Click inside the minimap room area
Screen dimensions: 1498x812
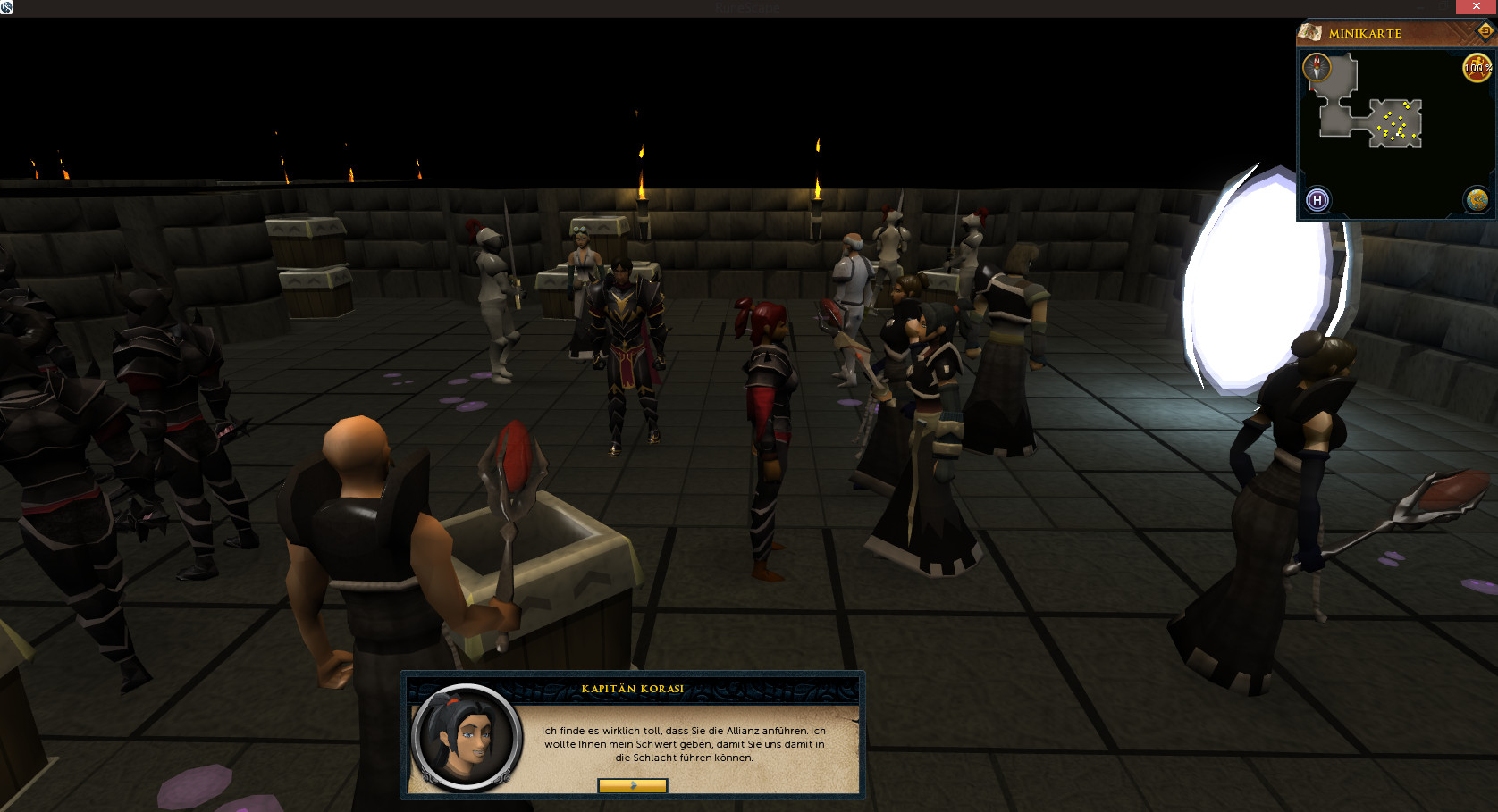coord(1394,123)
